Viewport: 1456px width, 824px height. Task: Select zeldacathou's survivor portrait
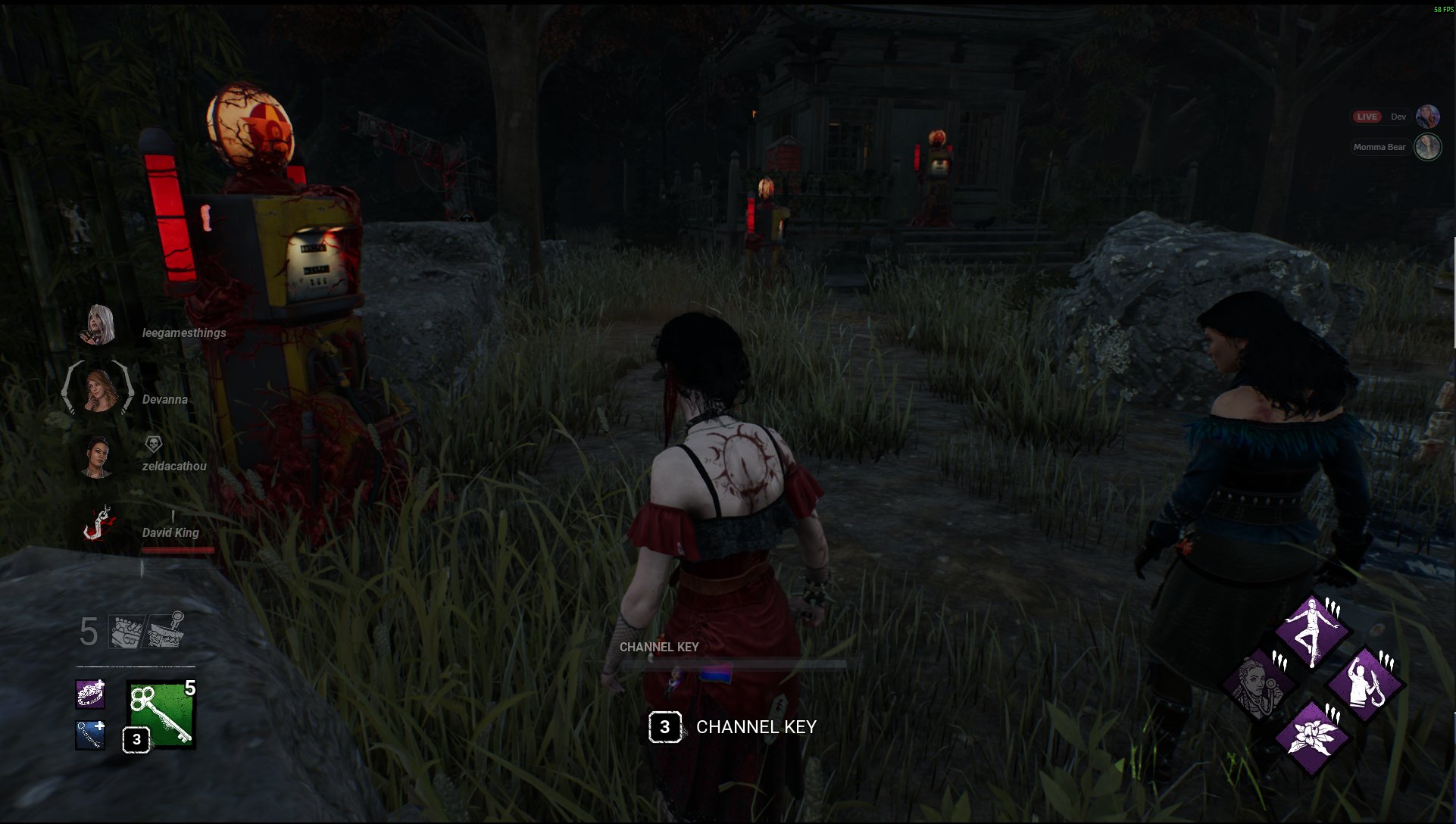tap(98, 457)
